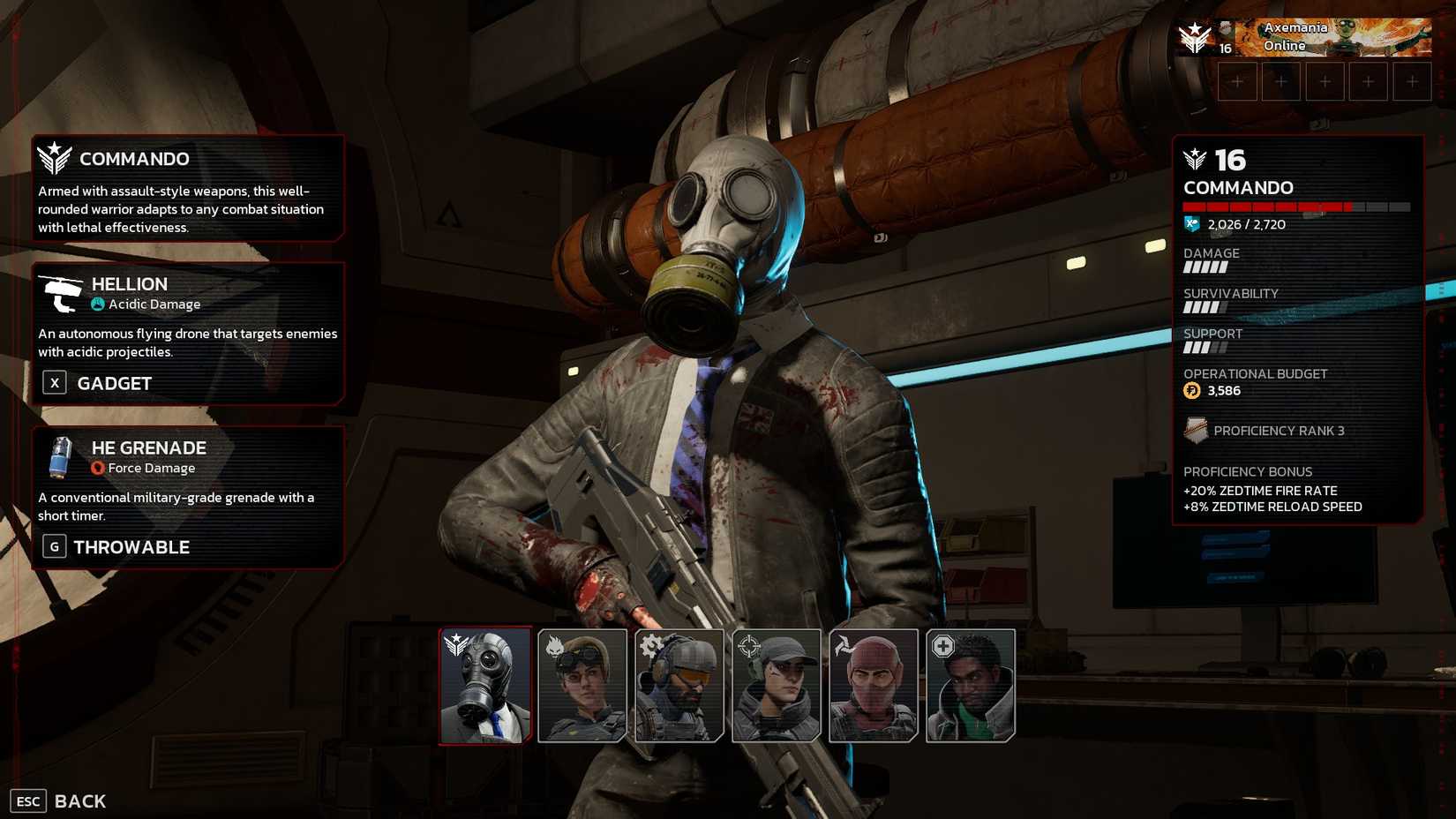Viewport: 1456px width, 819px height.
Task: Select the Engineer specialist with gear icon
Action: (678, 686)
